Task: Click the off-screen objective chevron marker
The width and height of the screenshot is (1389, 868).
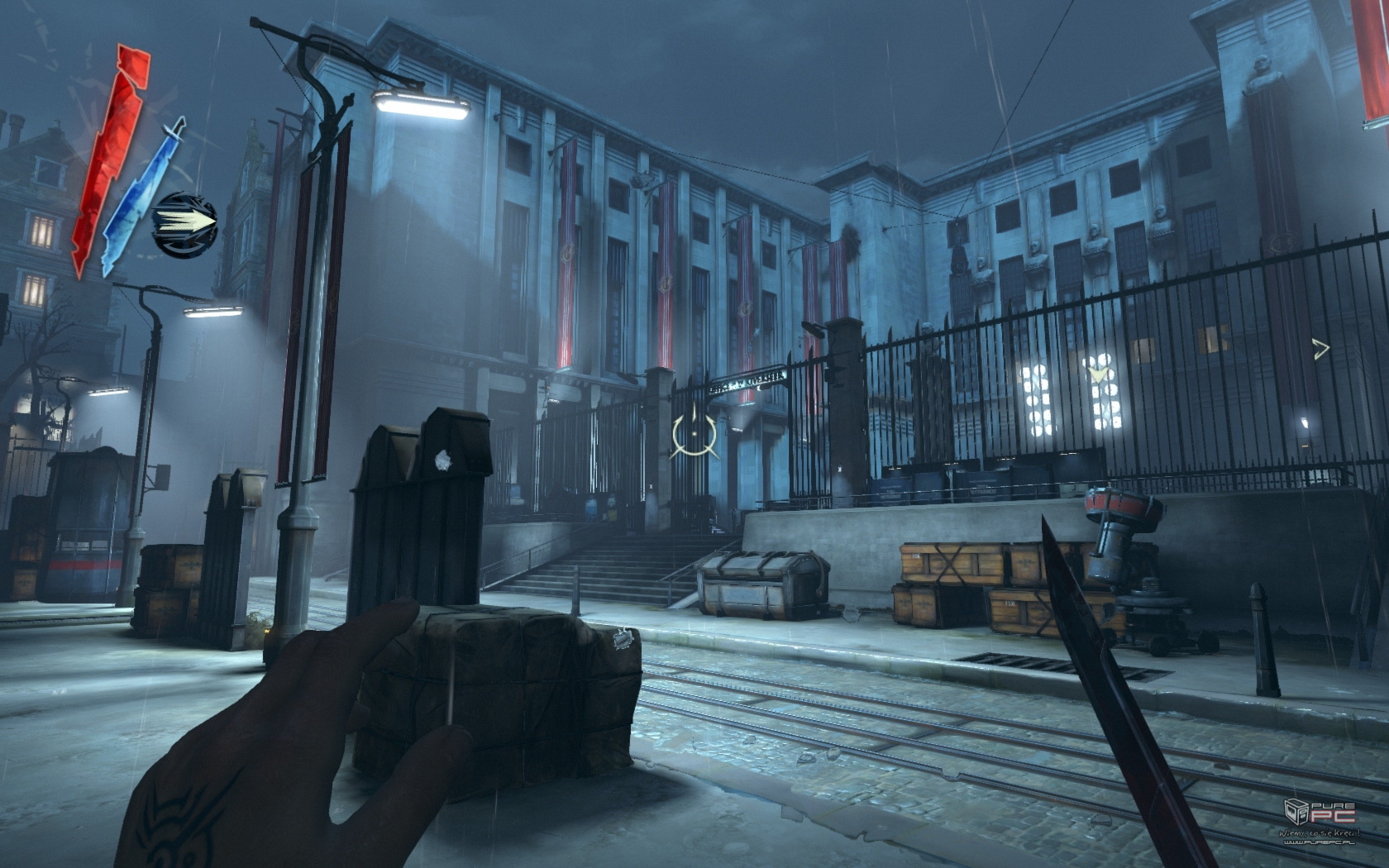Action: coord(1321,350)
